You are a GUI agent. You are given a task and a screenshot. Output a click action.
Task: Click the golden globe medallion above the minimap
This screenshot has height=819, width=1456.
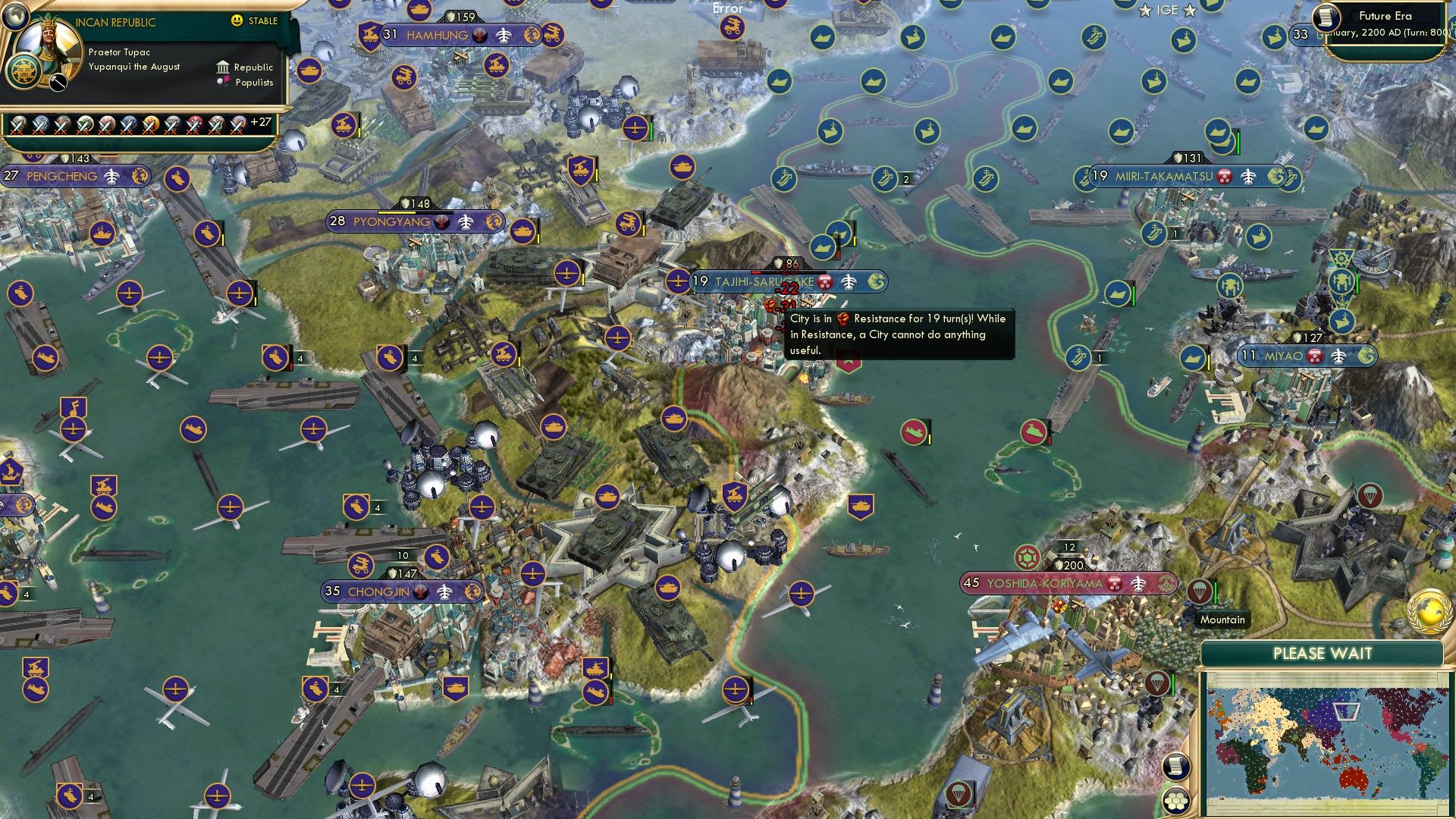pyautogui.click(x=1429, y=613)
